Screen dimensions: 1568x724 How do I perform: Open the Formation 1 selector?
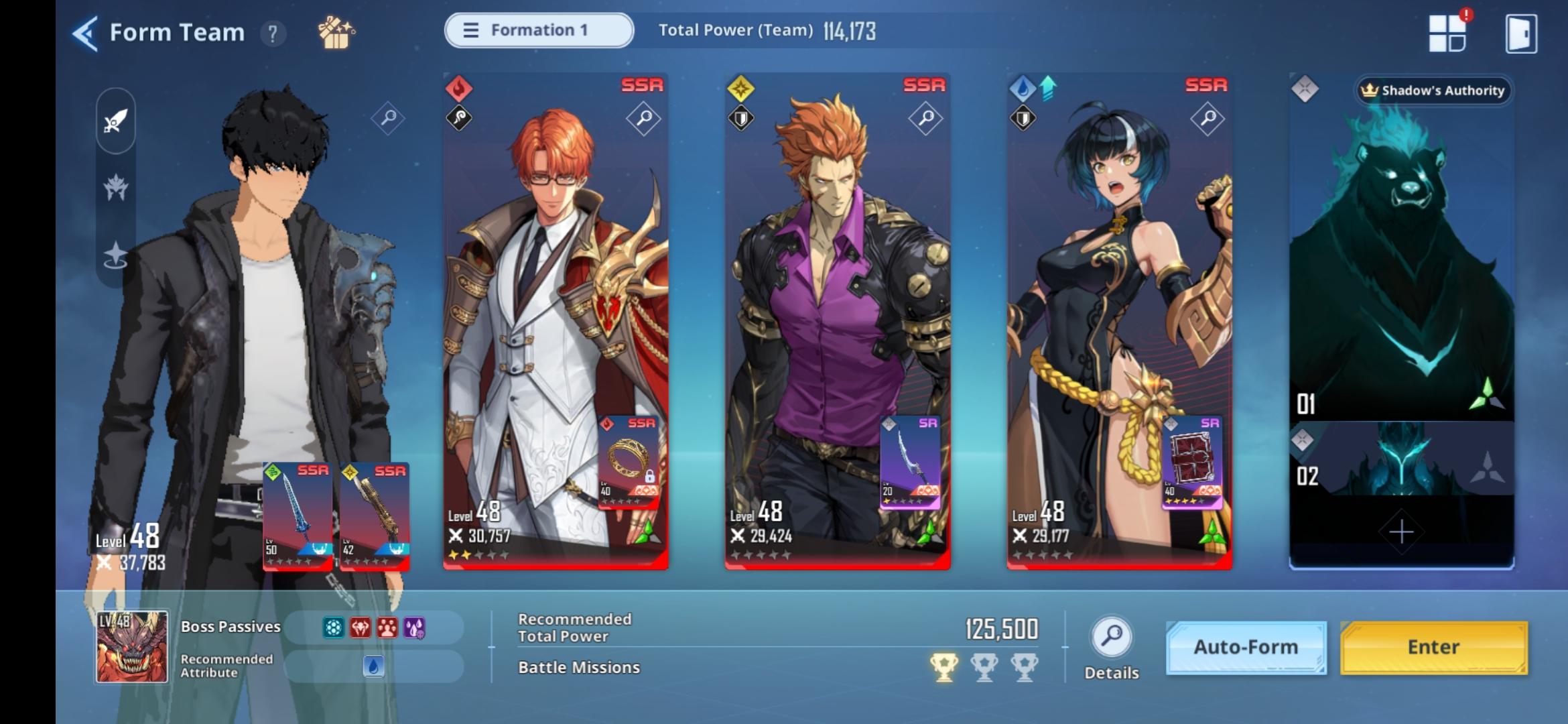coord(538,30)
